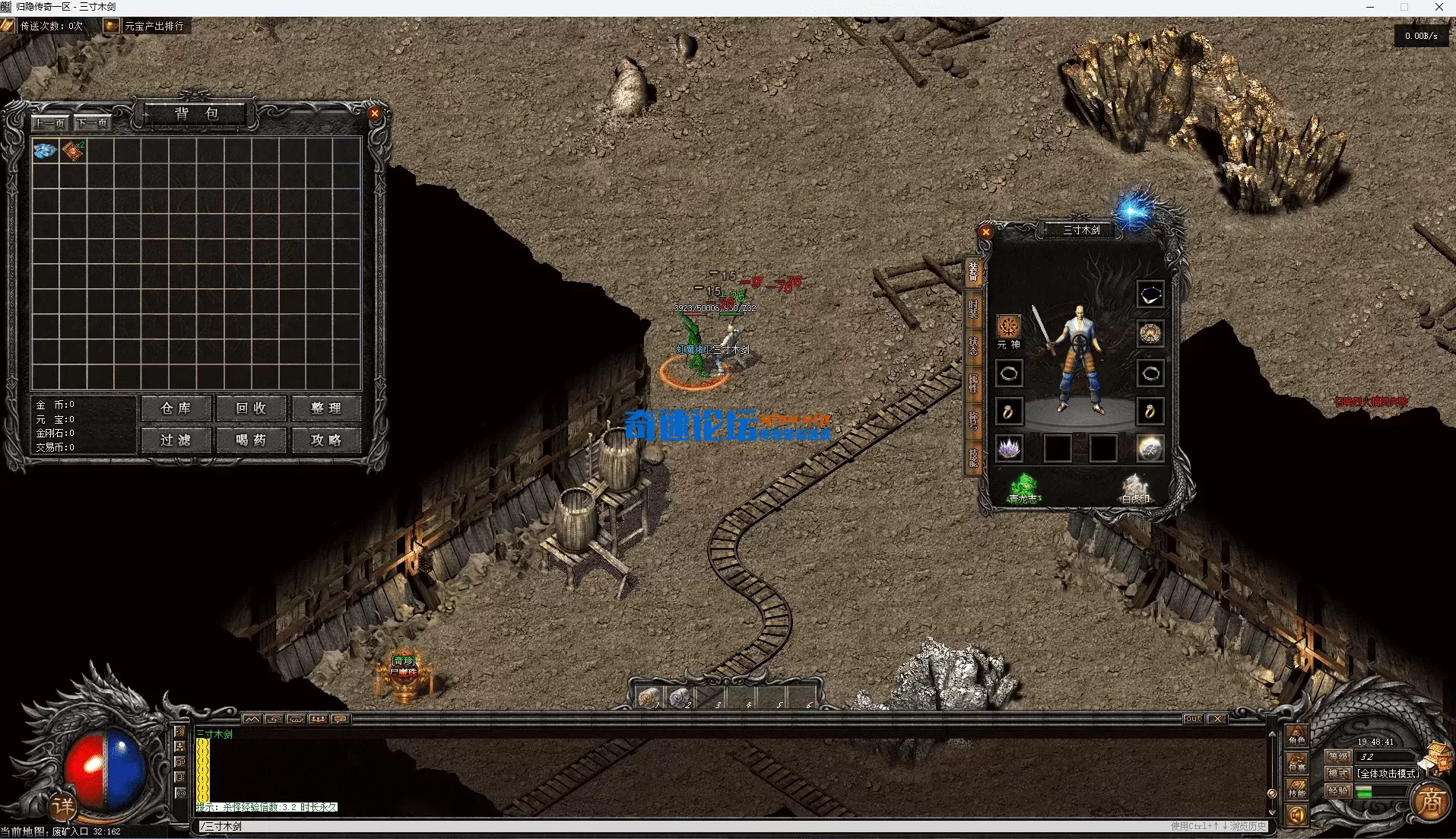The height and width of the screenshot is (839, 1456).
Task: Click the 元神 icon in the equipment panel
Action: pyautogui.click(x=1009, y=328)
